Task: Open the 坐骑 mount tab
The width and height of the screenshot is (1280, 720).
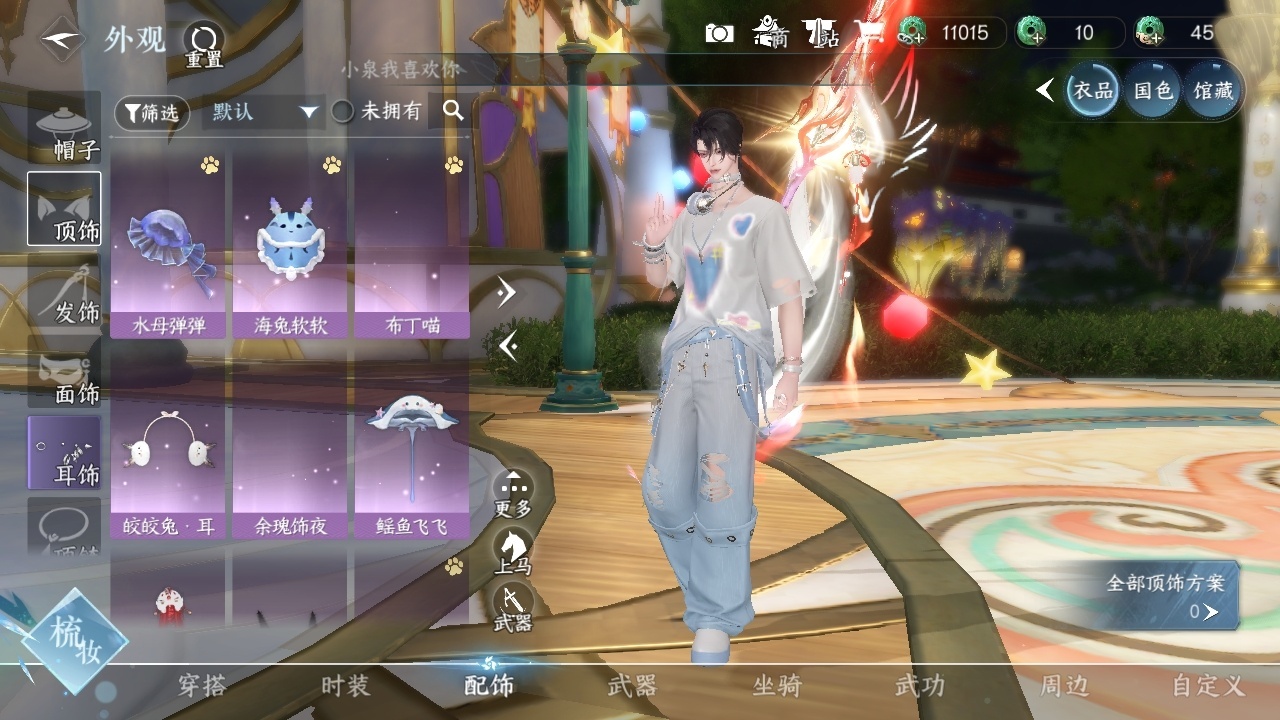Action: [777, 686]
